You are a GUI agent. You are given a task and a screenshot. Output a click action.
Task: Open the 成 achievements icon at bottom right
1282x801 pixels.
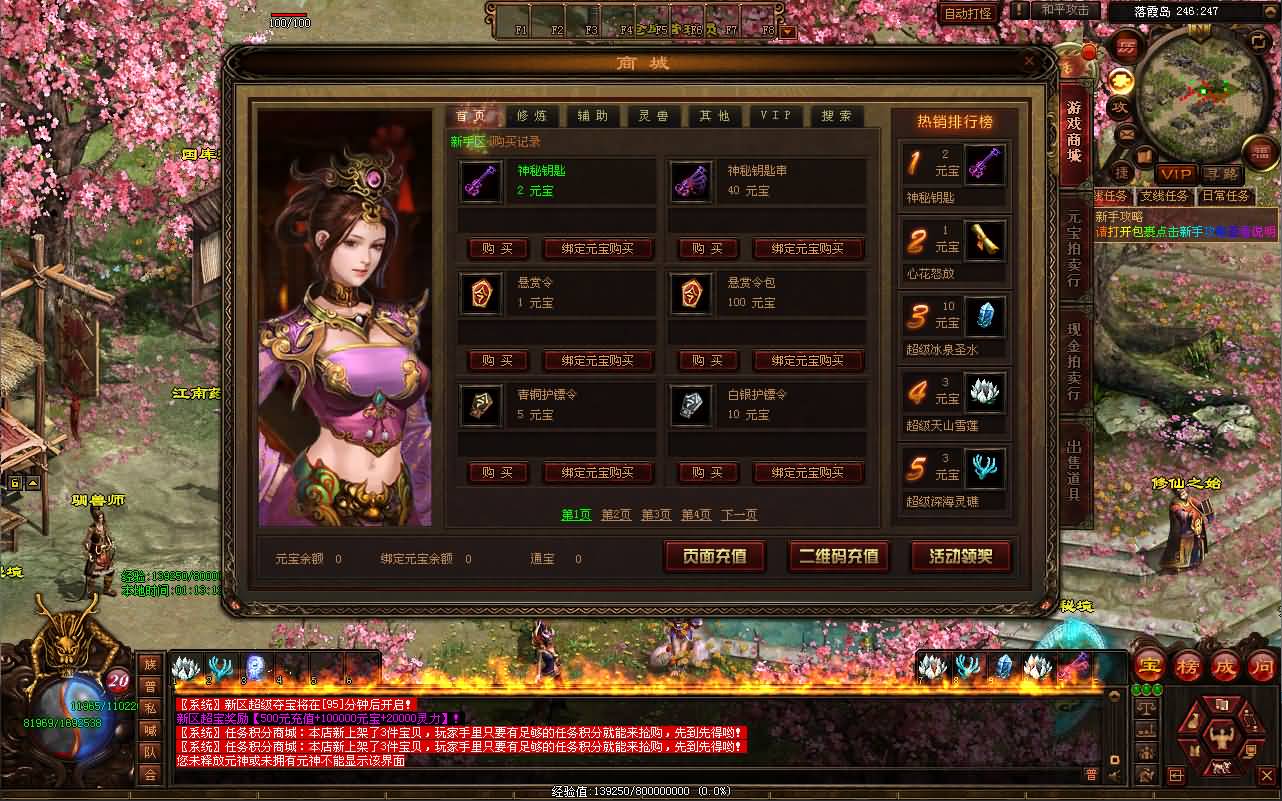click(x=1227, y=665)
